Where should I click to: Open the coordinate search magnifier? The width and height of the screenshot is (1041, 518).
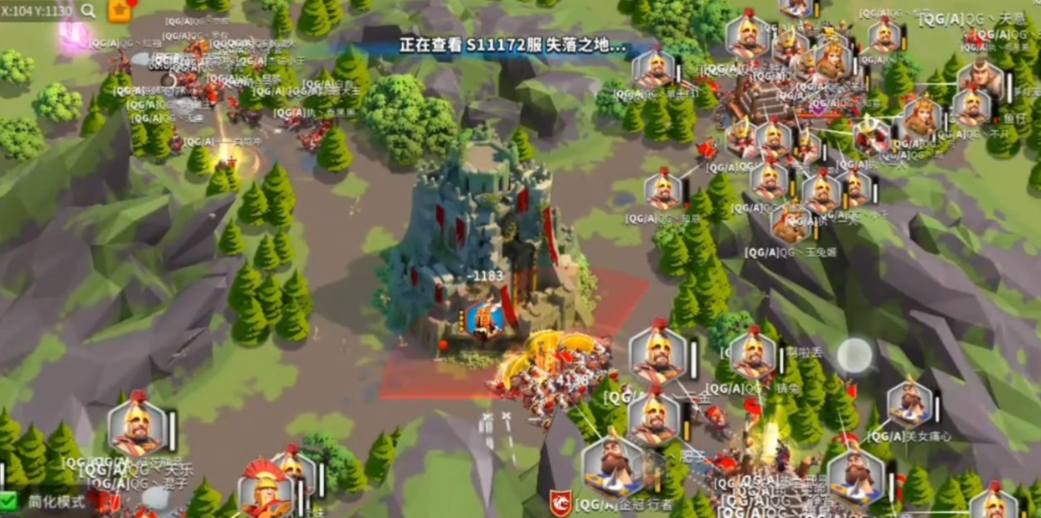point(89,11)
